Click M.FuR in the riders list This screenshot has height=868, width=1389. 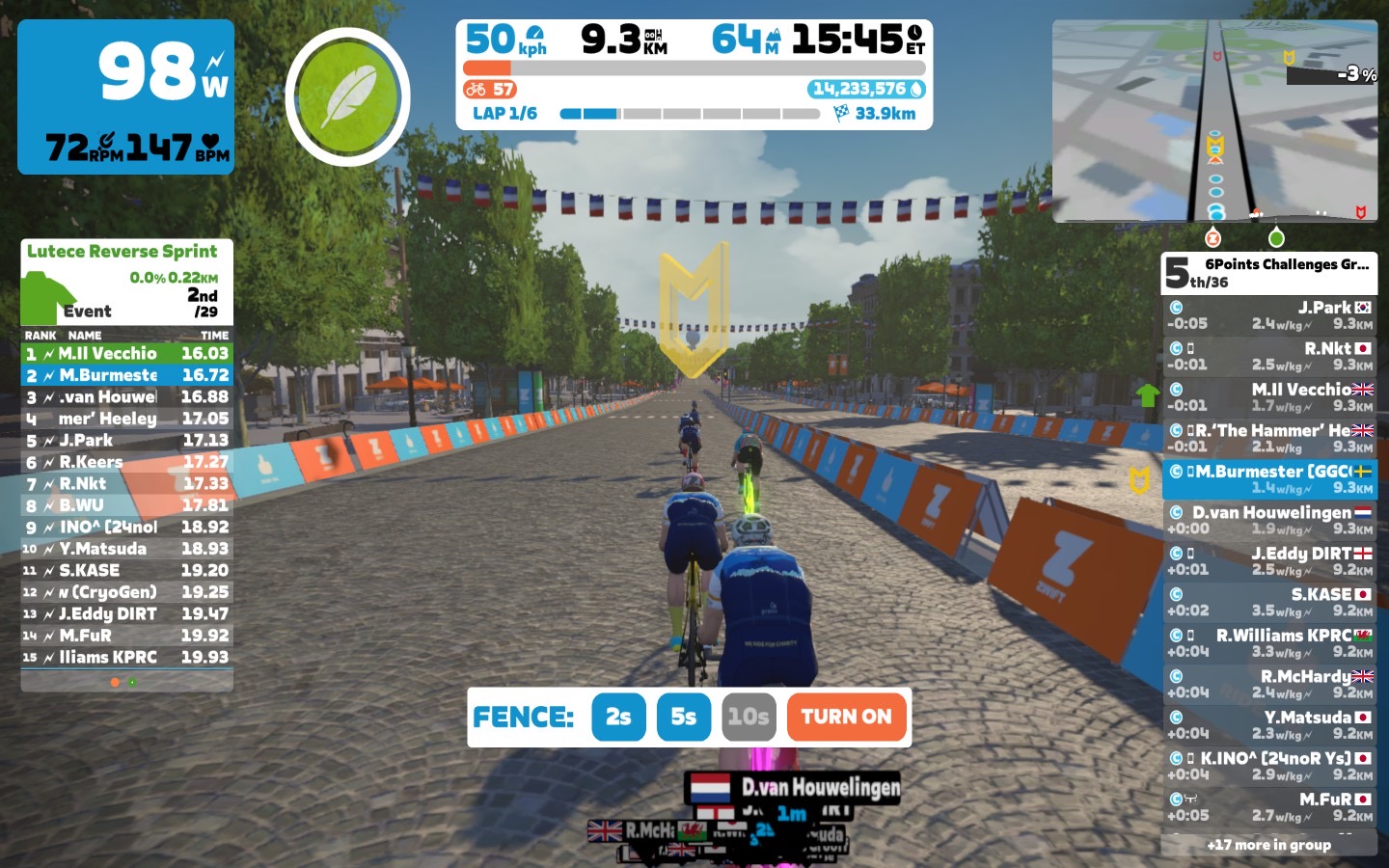pyautogui.click(x=1268, y=807)
